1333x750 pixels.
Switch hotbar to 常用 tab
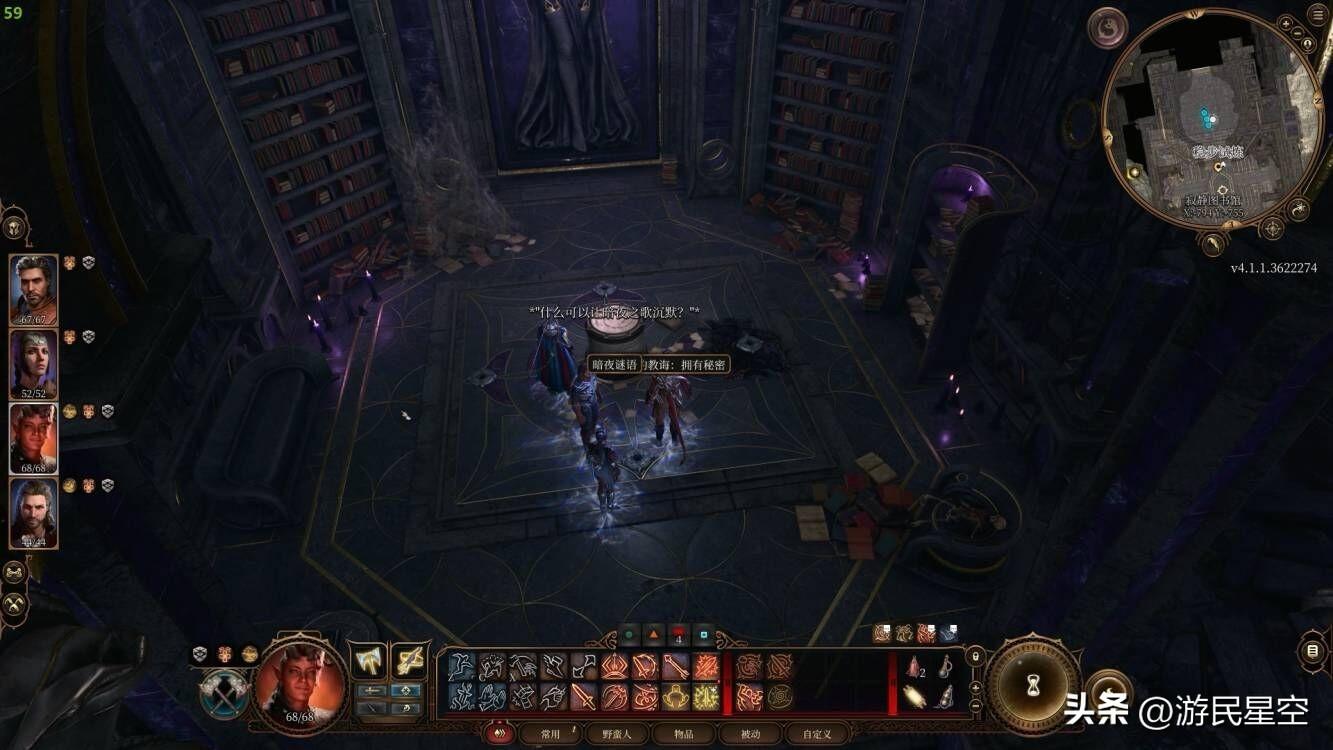(x=551, y=734)
